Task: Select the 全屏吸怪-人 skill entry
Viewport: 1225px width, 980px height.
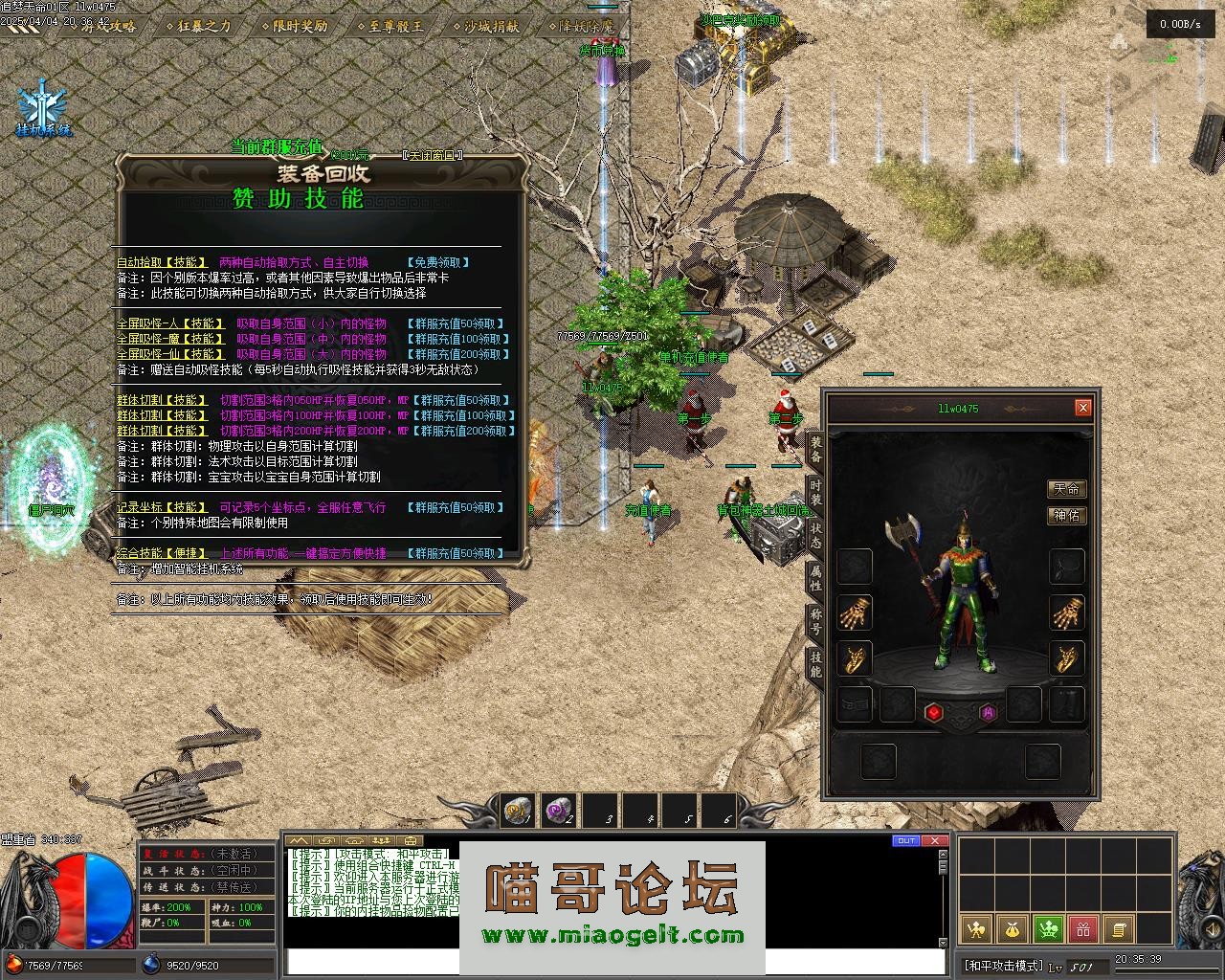Action: [170, 324]
